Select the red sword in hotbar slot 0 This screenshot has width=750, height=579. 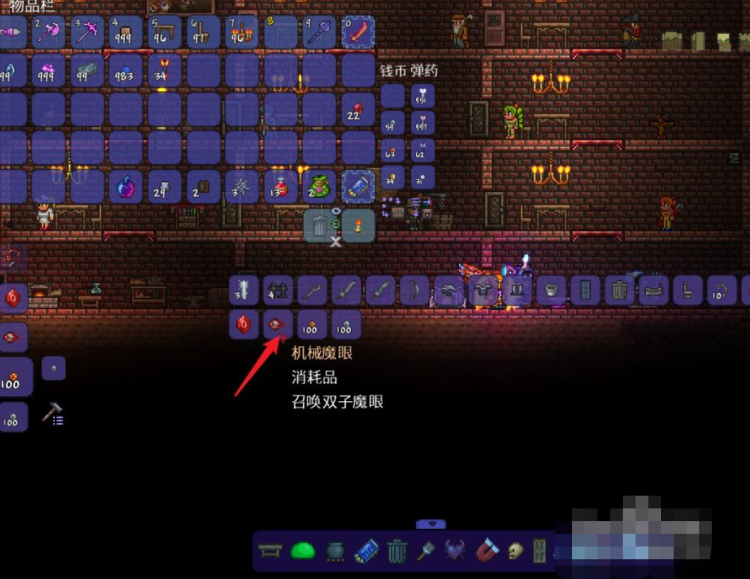[358, 32]
